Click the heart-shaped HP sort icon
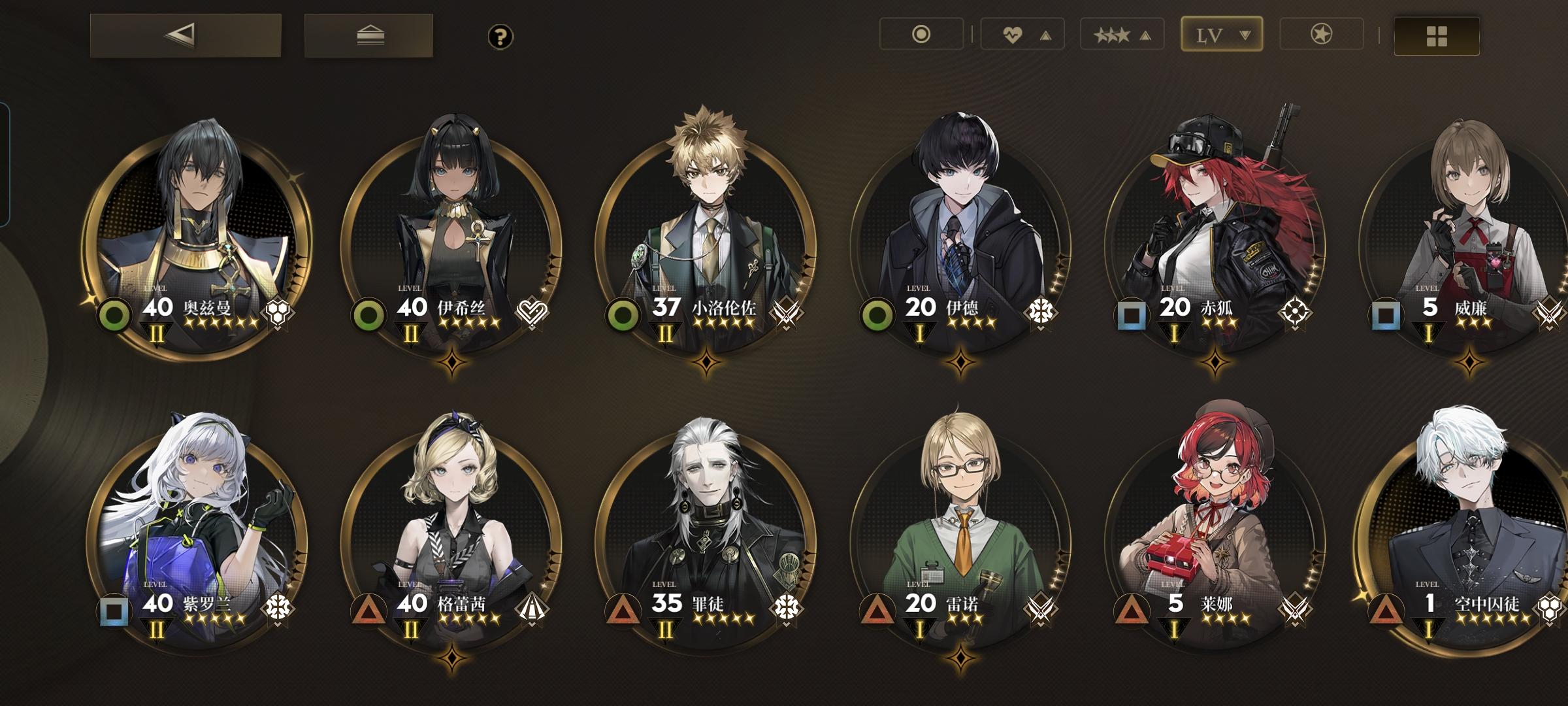This screenshot has height=706, width=1568. pos(1011,35)
